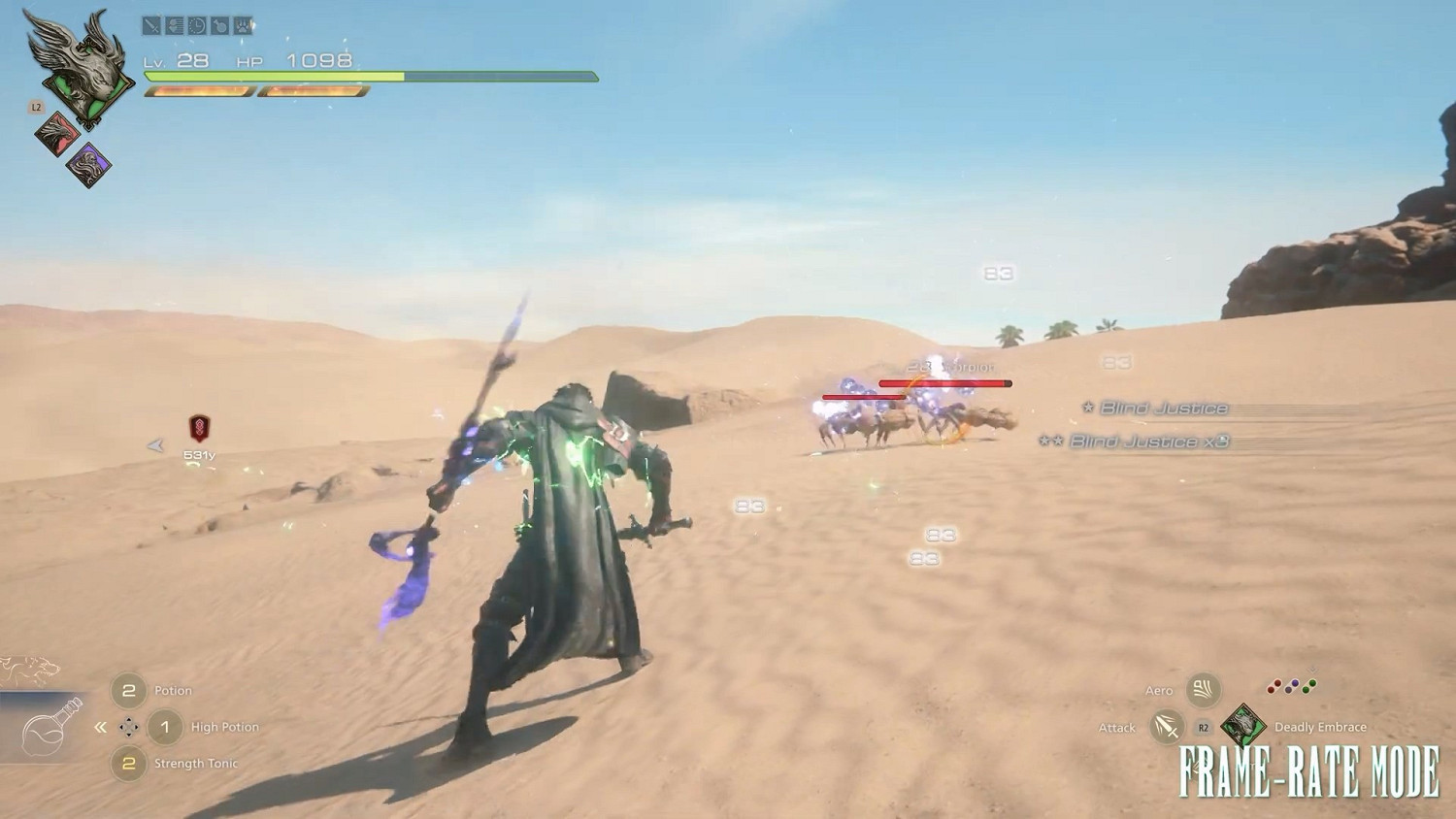
Task: Click the sword status icon in top HUD row
Action: 151,26
